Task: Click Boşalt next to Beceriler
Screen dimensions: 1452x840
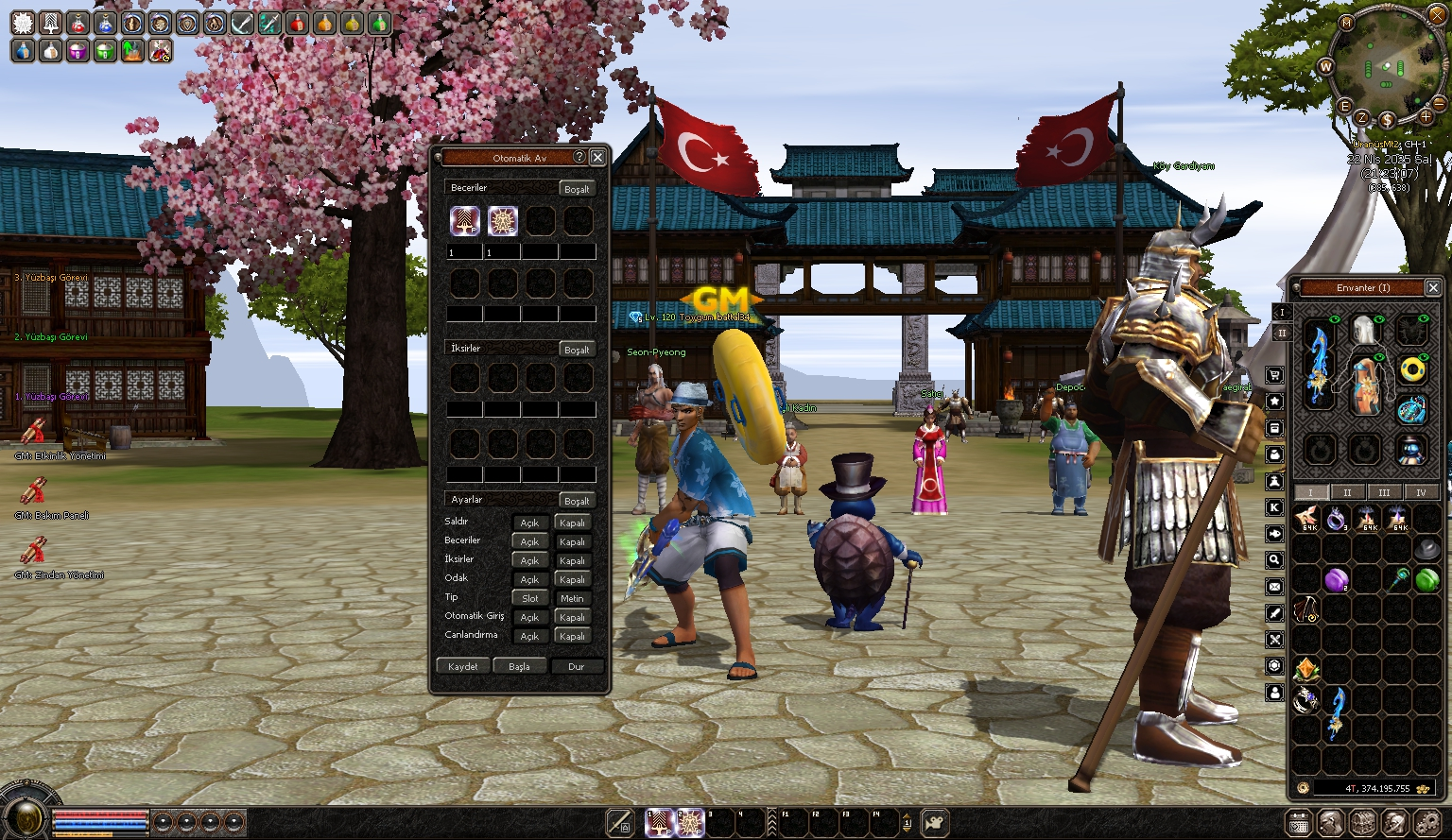Action: [577, 189]
